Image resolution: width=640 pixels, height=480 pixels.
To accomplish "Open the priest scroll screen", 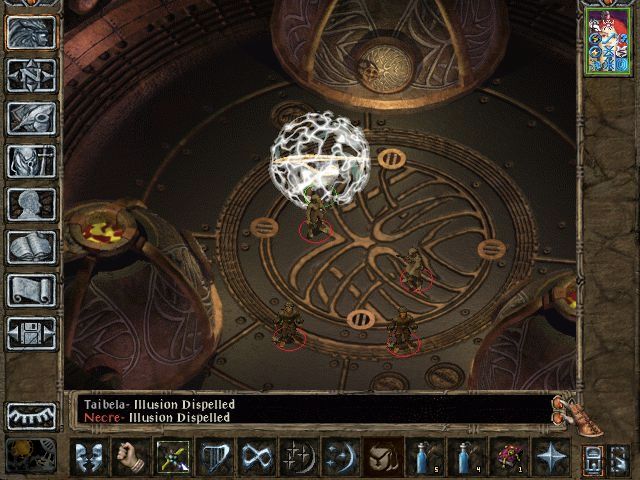I will (x=32, y=290).
